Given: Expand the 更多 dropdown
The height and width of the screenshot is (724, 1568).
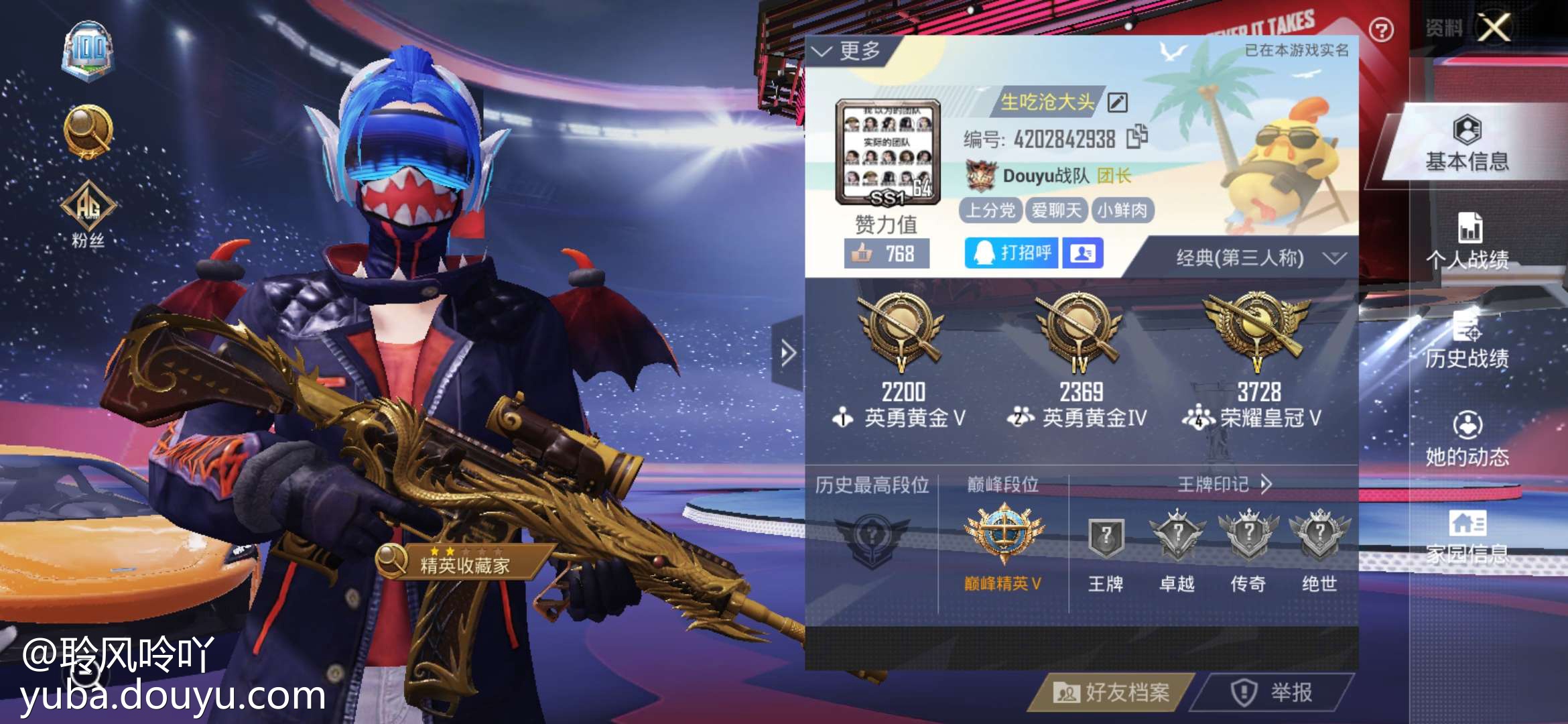Looking at the screenshot, I should (847, 51).
